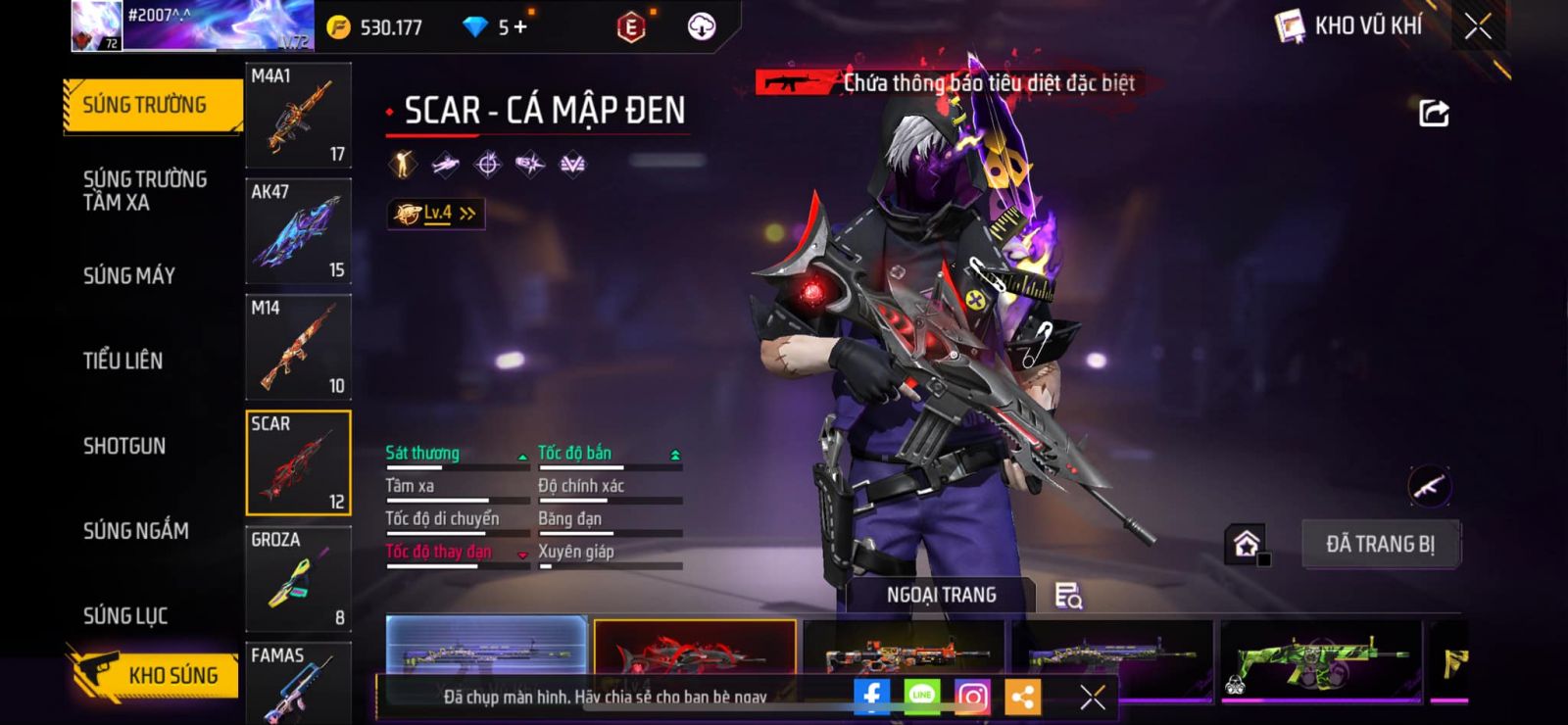1568x725 pixels.
Task: Pick the GROZA weapon tile
Action: (x=298, y=578)
